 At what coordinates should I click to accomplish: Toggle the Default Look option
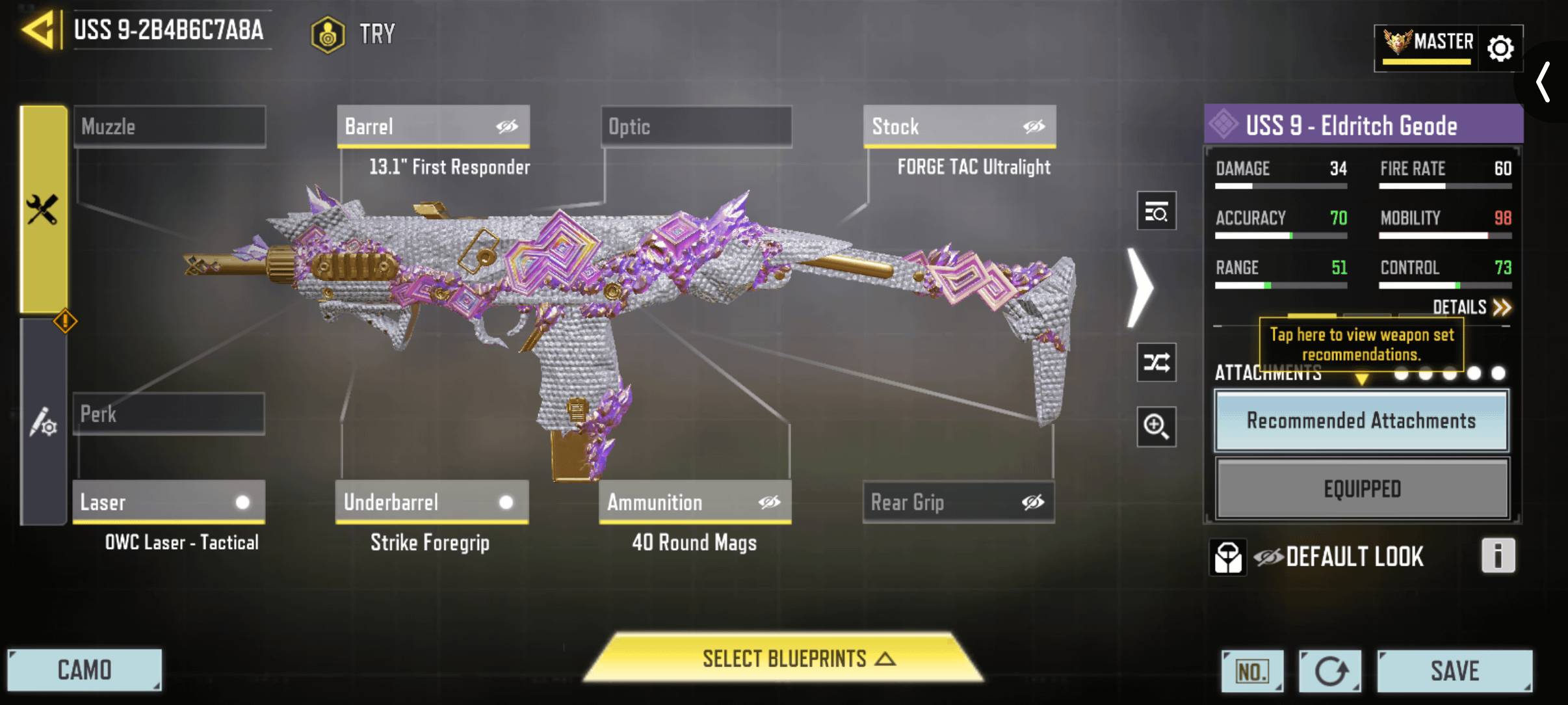pos(1339,557)
